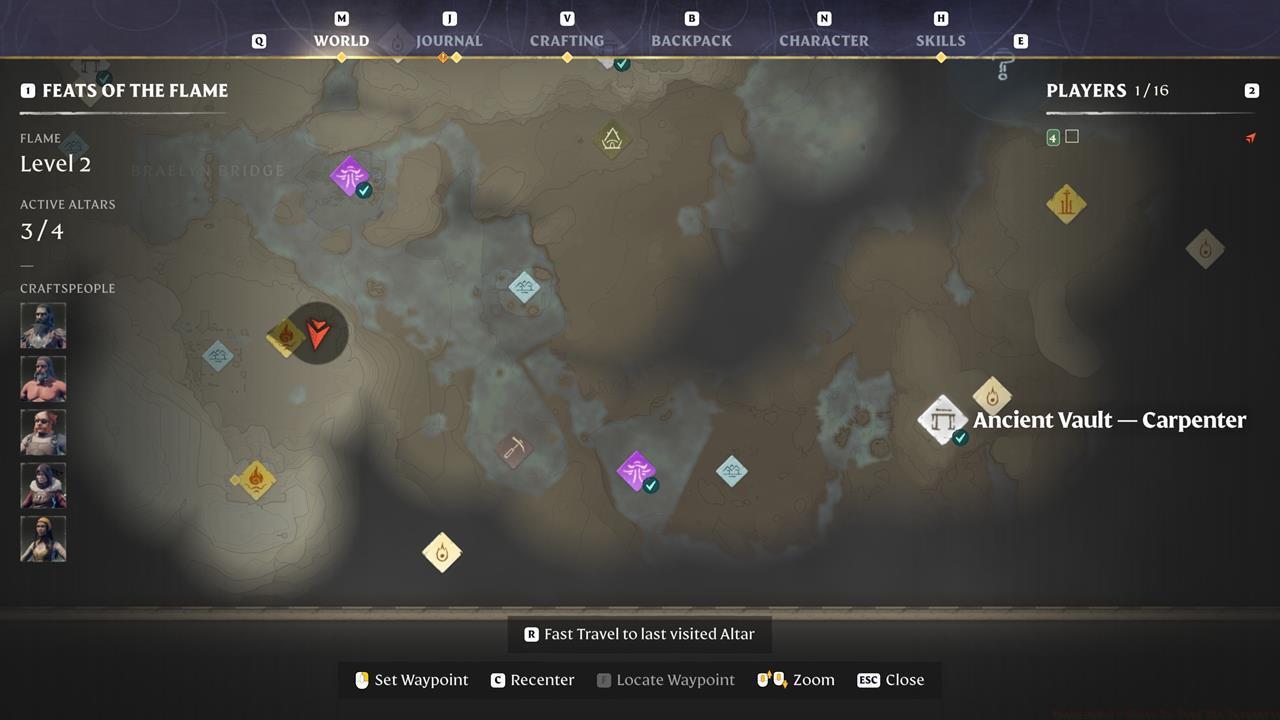Click the Ancient Spire icon at the top of the map
The image size is (1280, 720).
tap(611, 139)
